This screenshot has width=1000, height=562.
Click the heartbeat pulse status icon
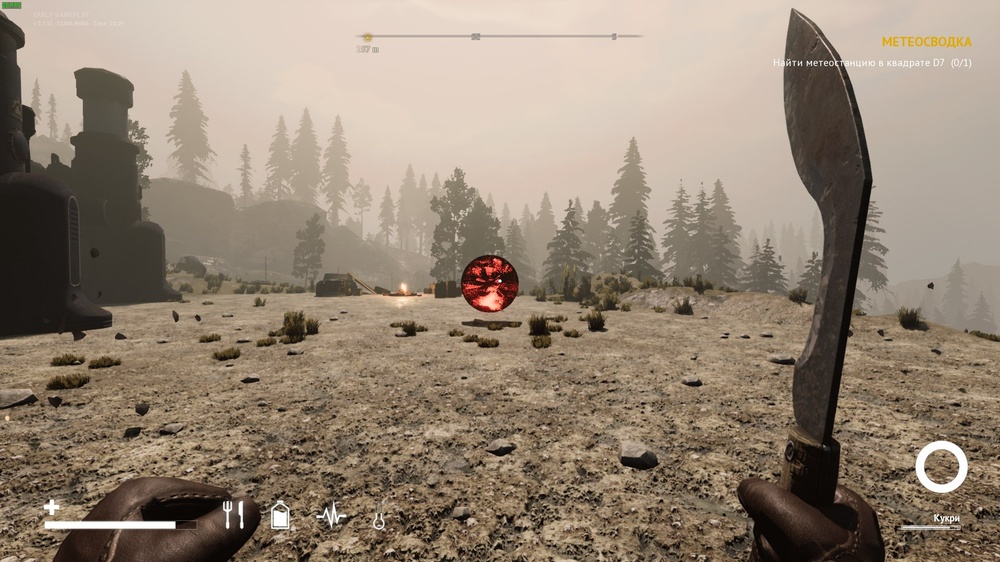pyautogui.click(x=331, y=515)
